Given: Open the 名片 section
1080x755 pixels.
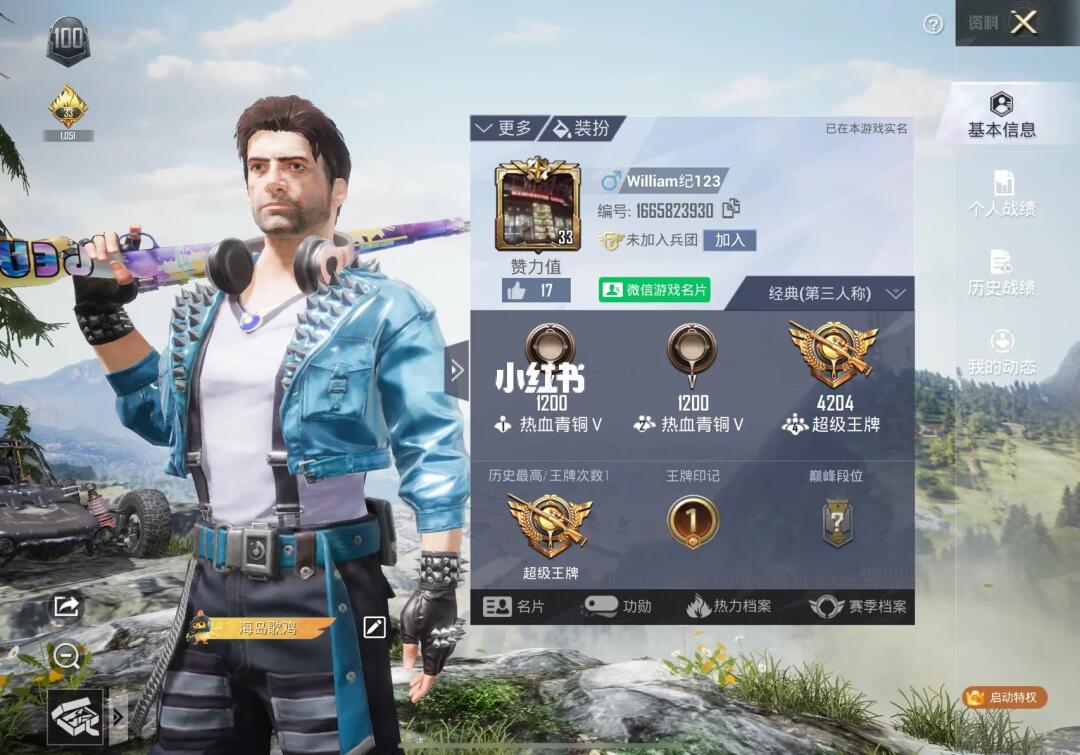Looking at the screenshot, I should click(514, 606).
